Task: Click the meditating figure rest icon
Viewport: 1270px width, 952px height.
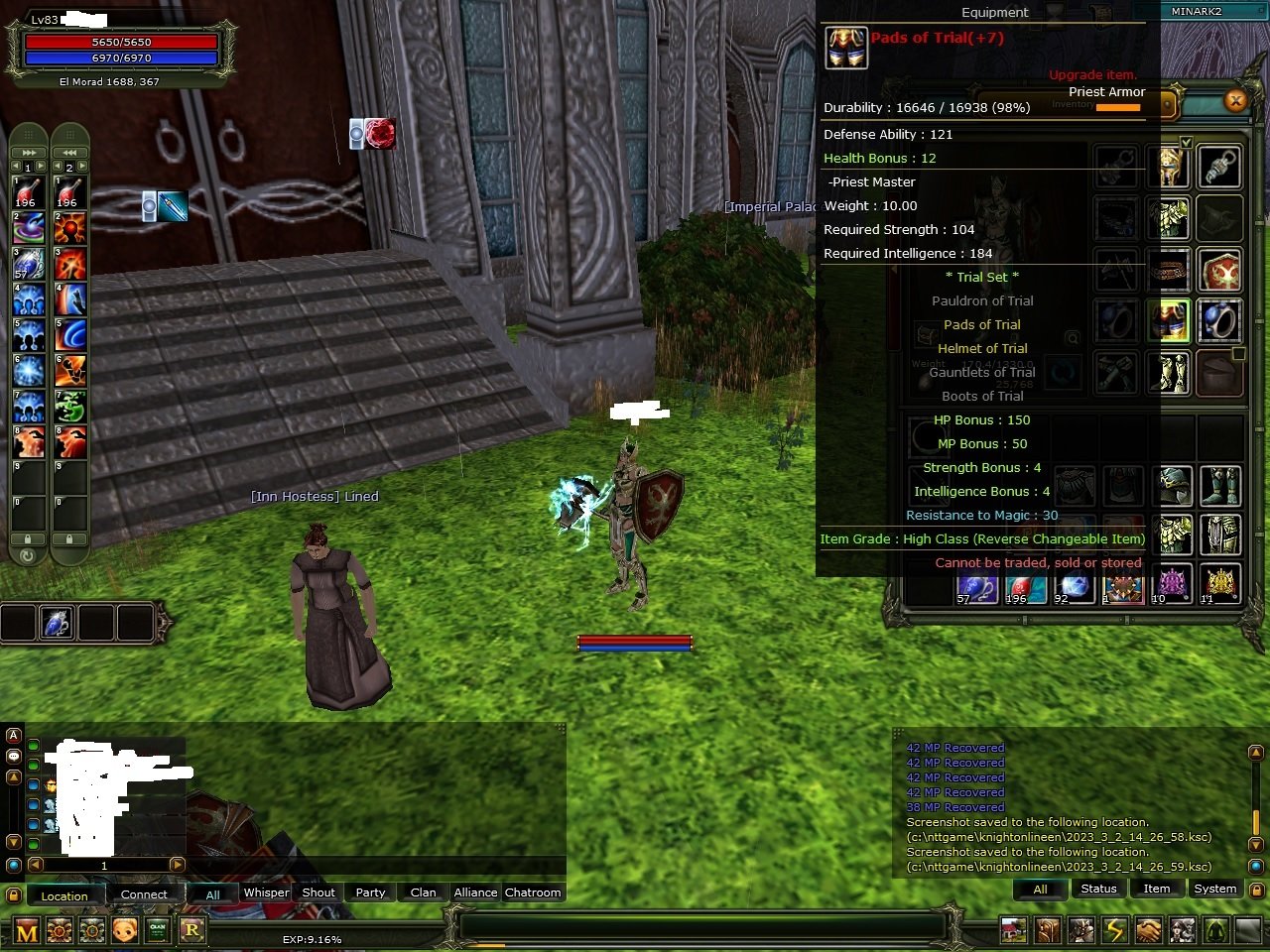Action: tap(1215, 930)
